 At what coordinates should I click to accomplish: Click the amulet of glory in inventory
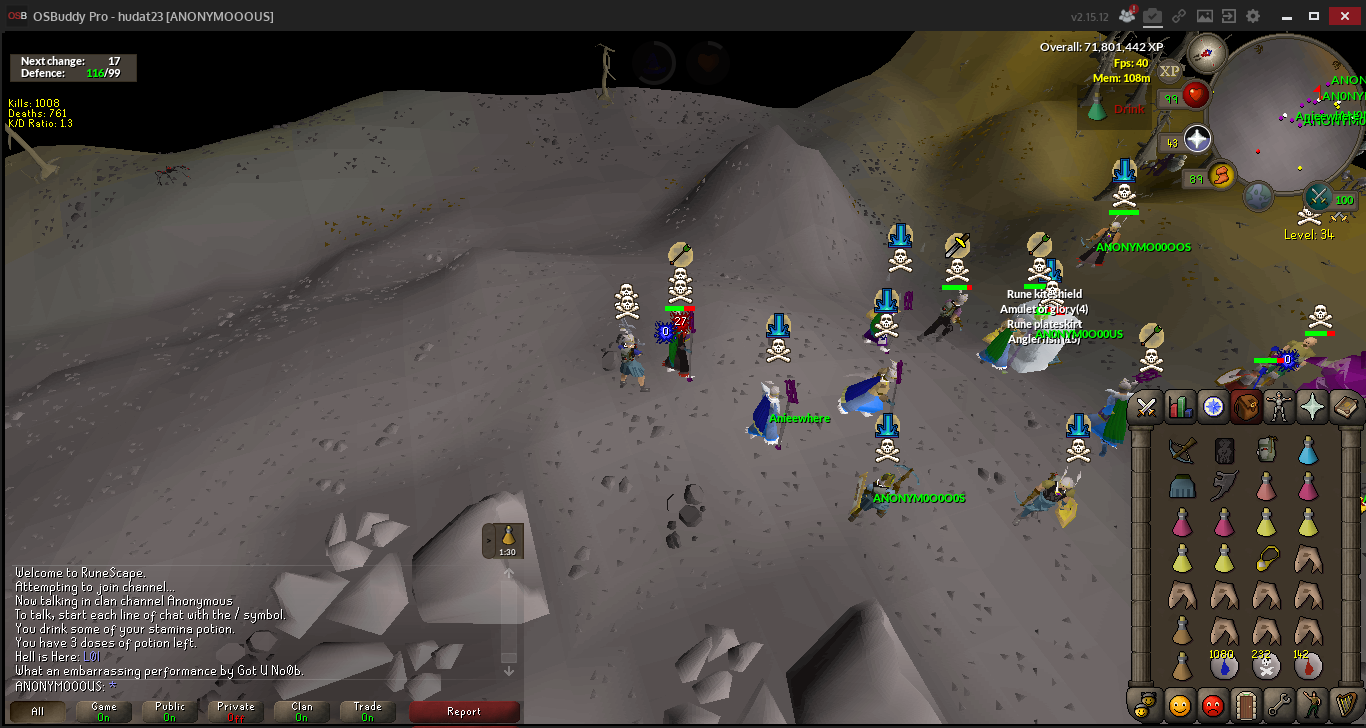1266,557
